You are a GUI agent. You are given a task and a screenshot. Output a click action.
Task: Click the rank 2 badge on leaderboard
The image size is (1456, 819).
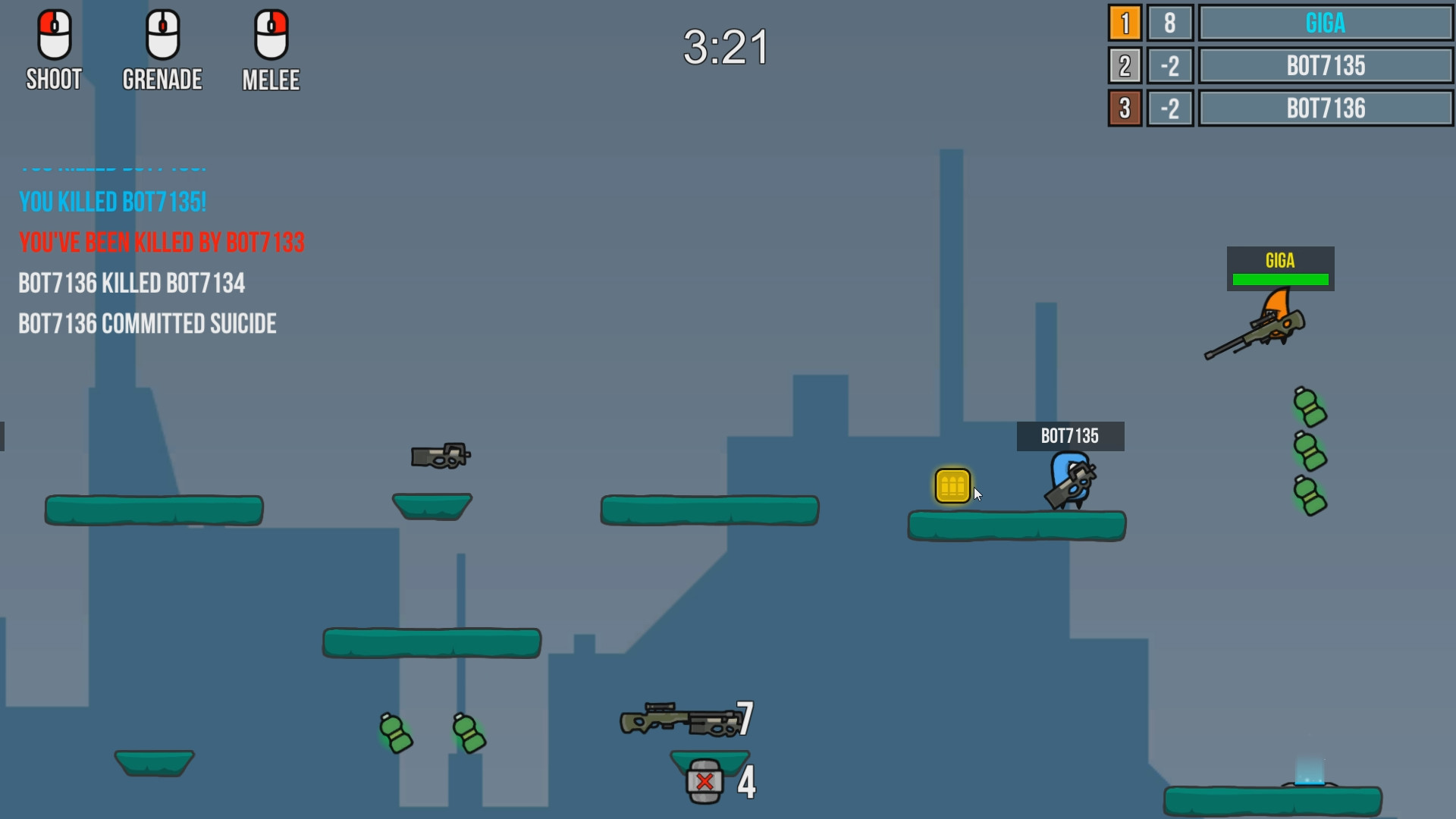[x=1125, y=66]
